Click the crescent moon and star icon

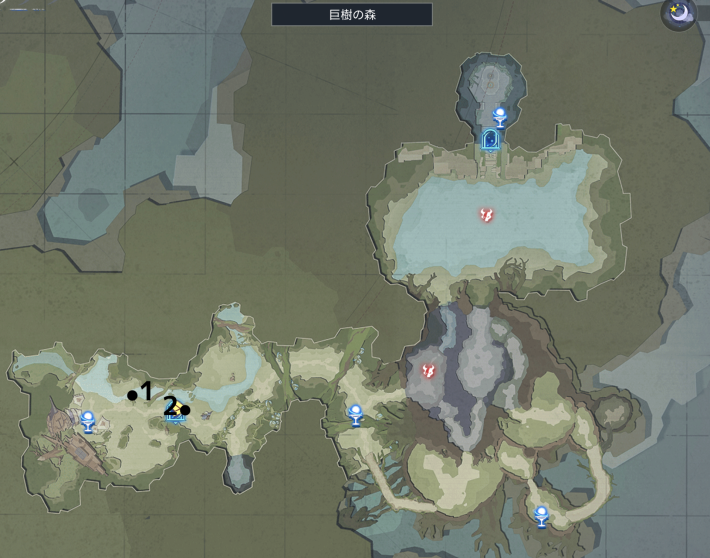pos(679,15)
